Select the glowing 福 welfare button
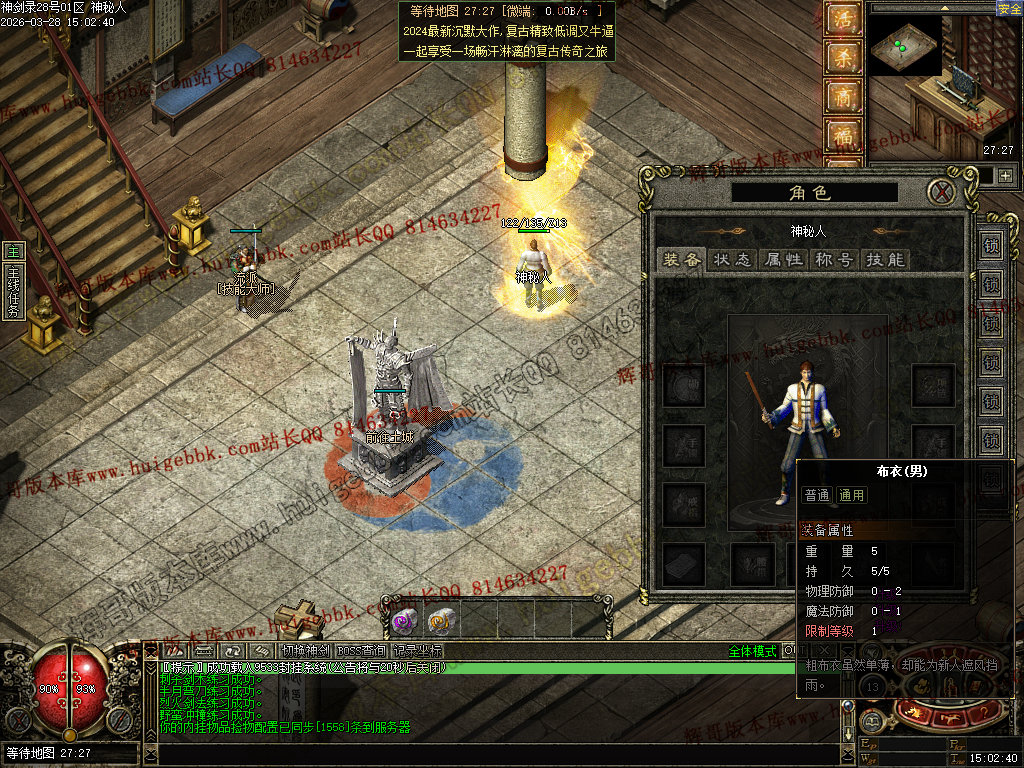1024x768 pixels. pos(842,135)
